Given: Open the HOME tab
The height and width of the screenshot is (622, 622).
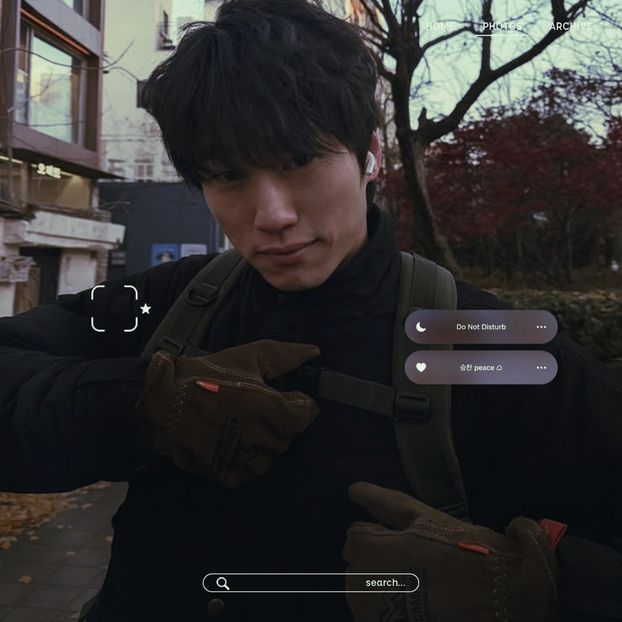Looking at the screenshot, I should pyautogui.click(x=439, y=26).
